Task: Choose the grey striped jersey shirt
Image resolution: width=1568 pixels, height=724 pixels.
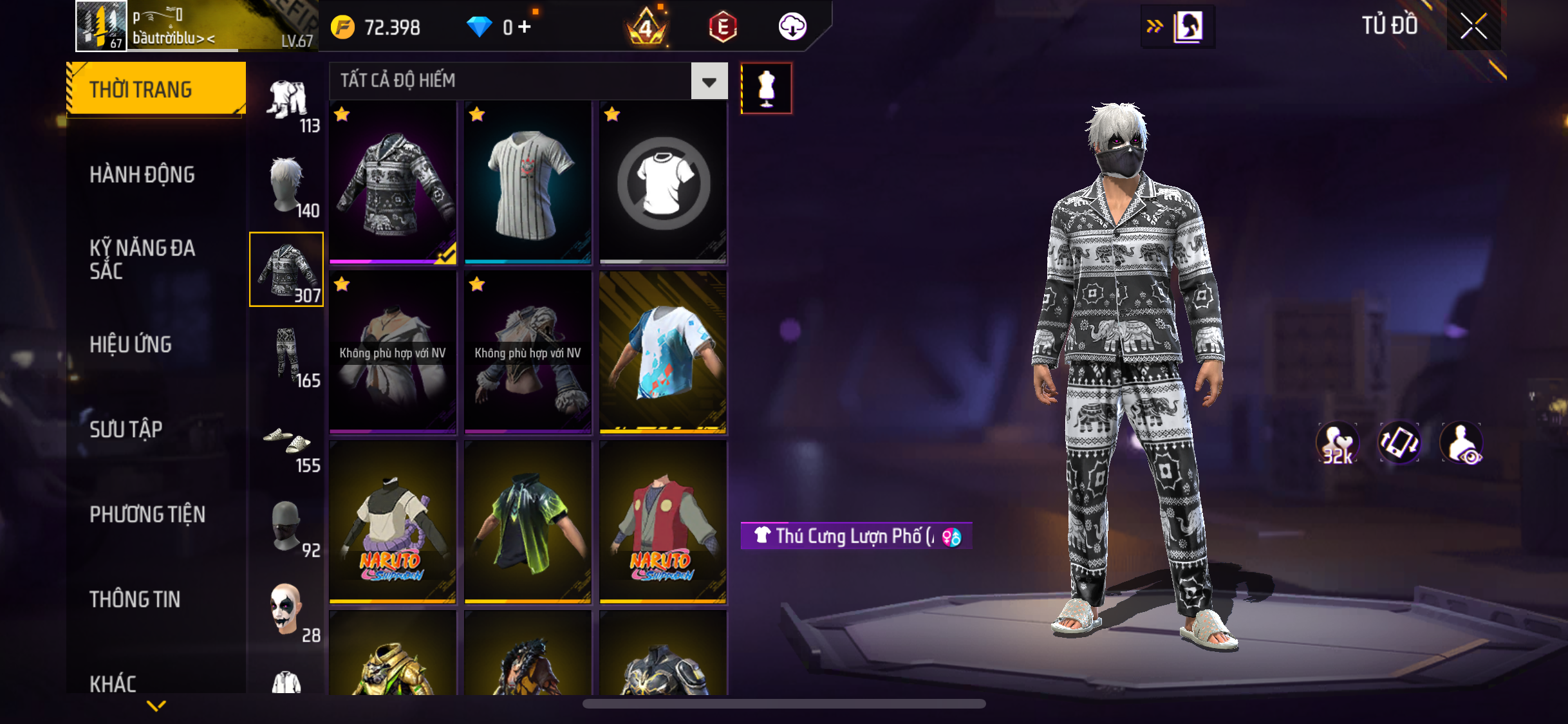Action: (528, 183)
